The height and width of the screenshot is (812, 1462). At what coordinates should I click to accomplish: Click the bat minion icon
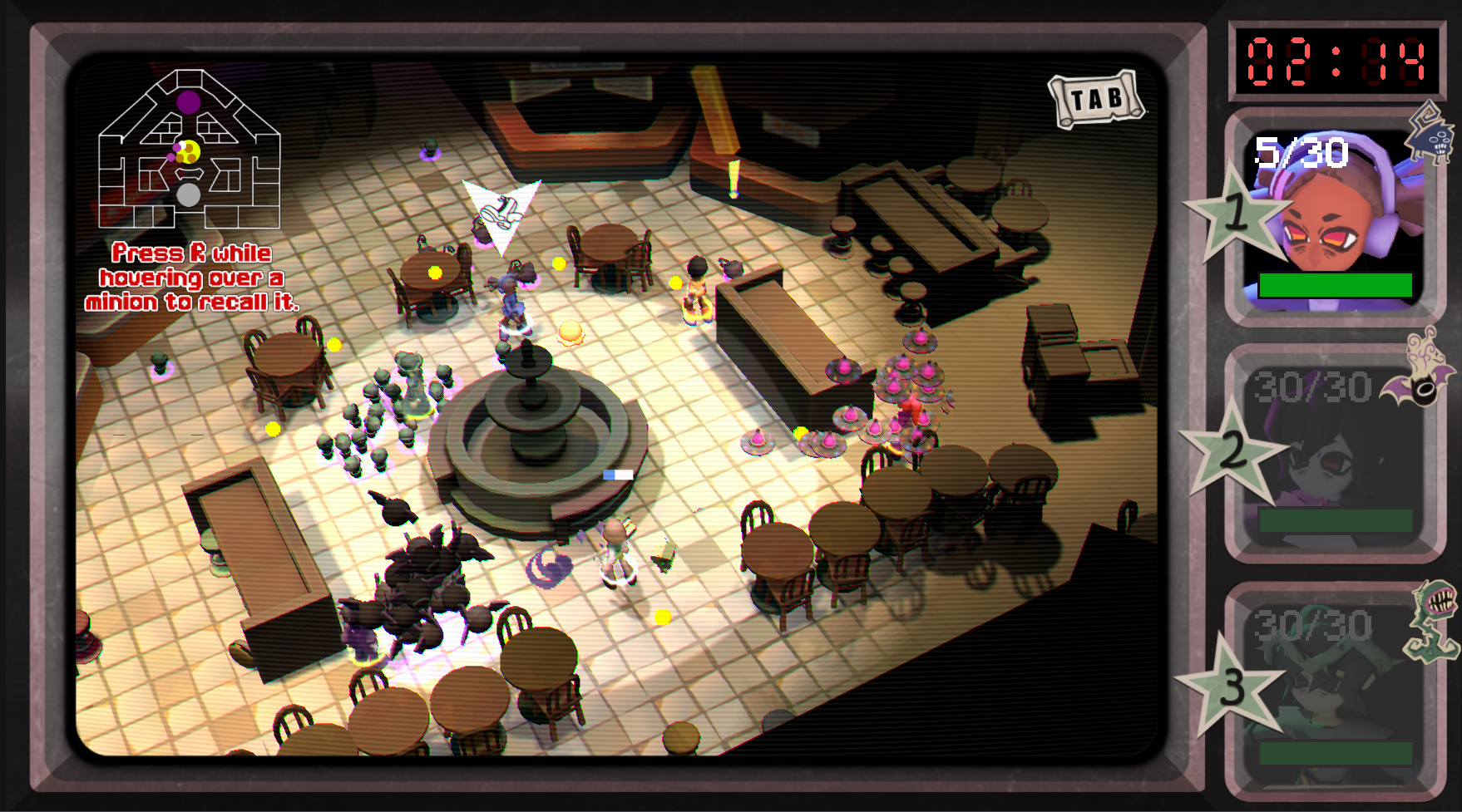pos(1420,373)
